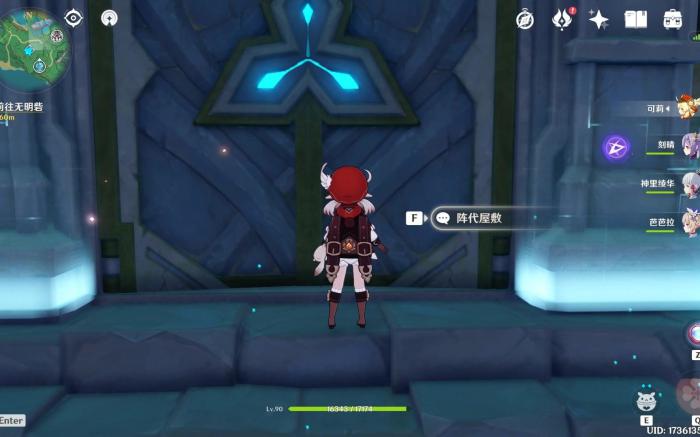Click the purple arrow icon near the party list
This screenshot has height=437, width=700.
click(x=616, y=148)
